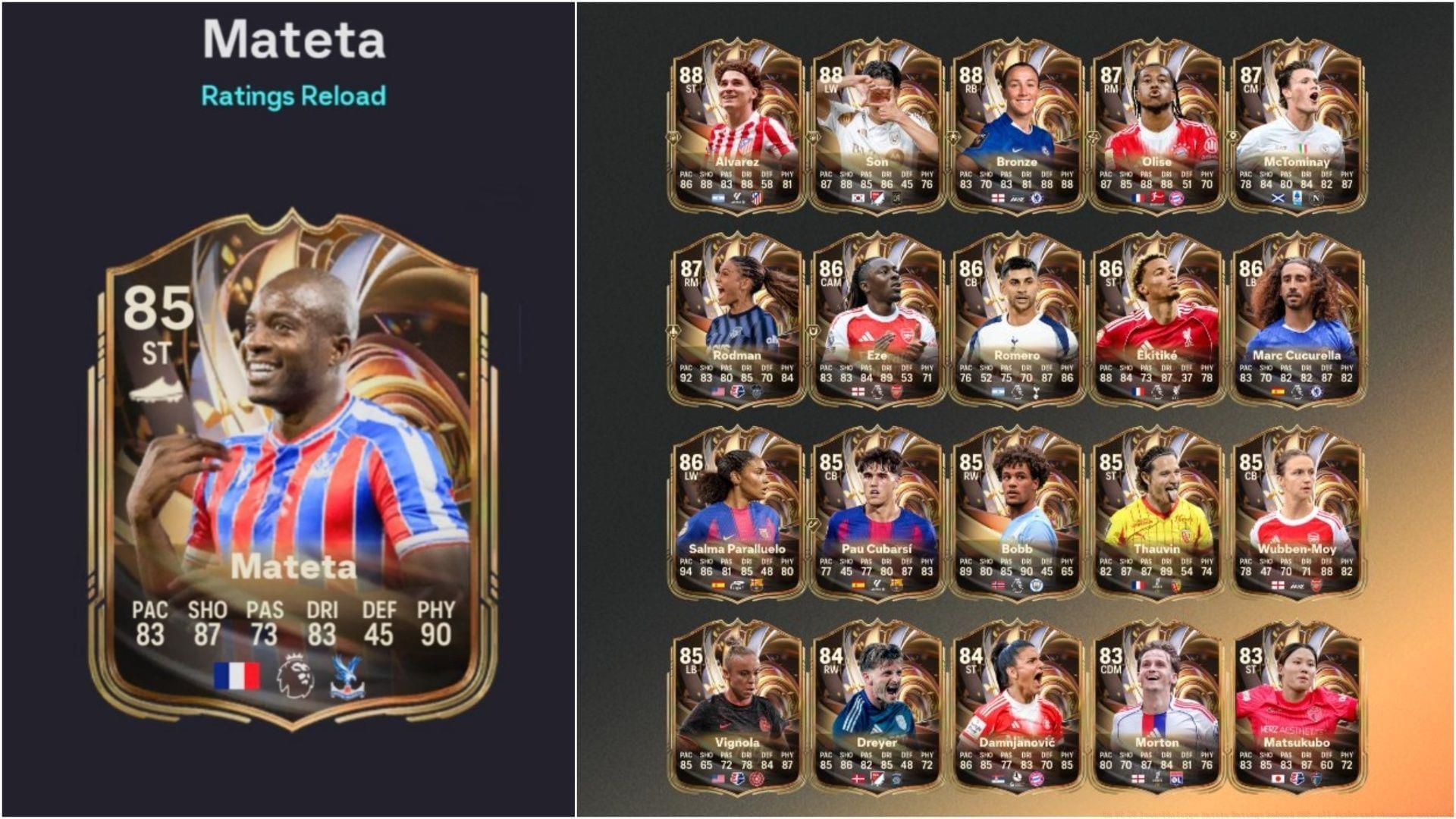Click the Chelsea badge on Bronze's card

tap(1036, 197)
